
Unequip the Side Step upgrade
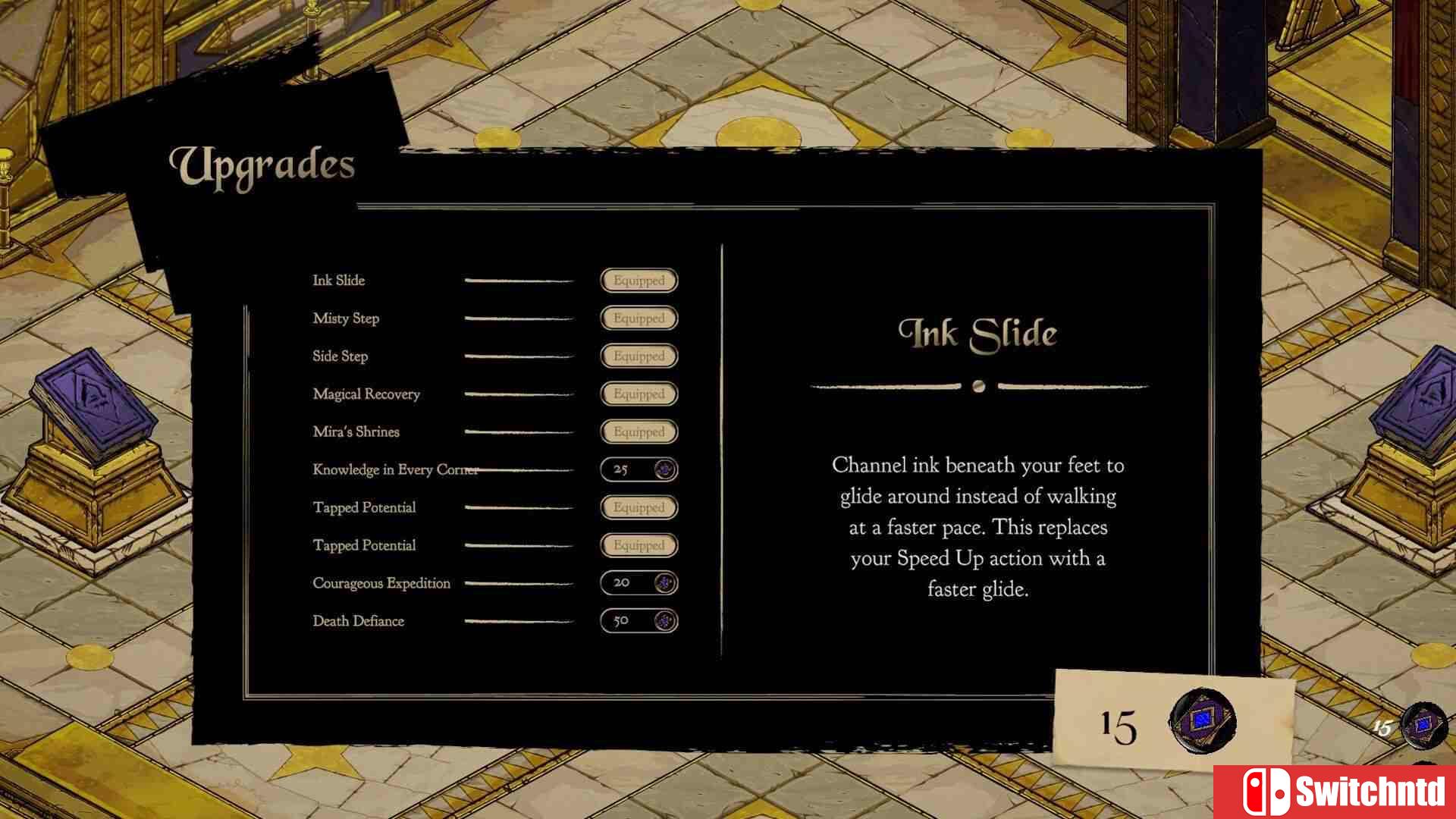point(638,356)
